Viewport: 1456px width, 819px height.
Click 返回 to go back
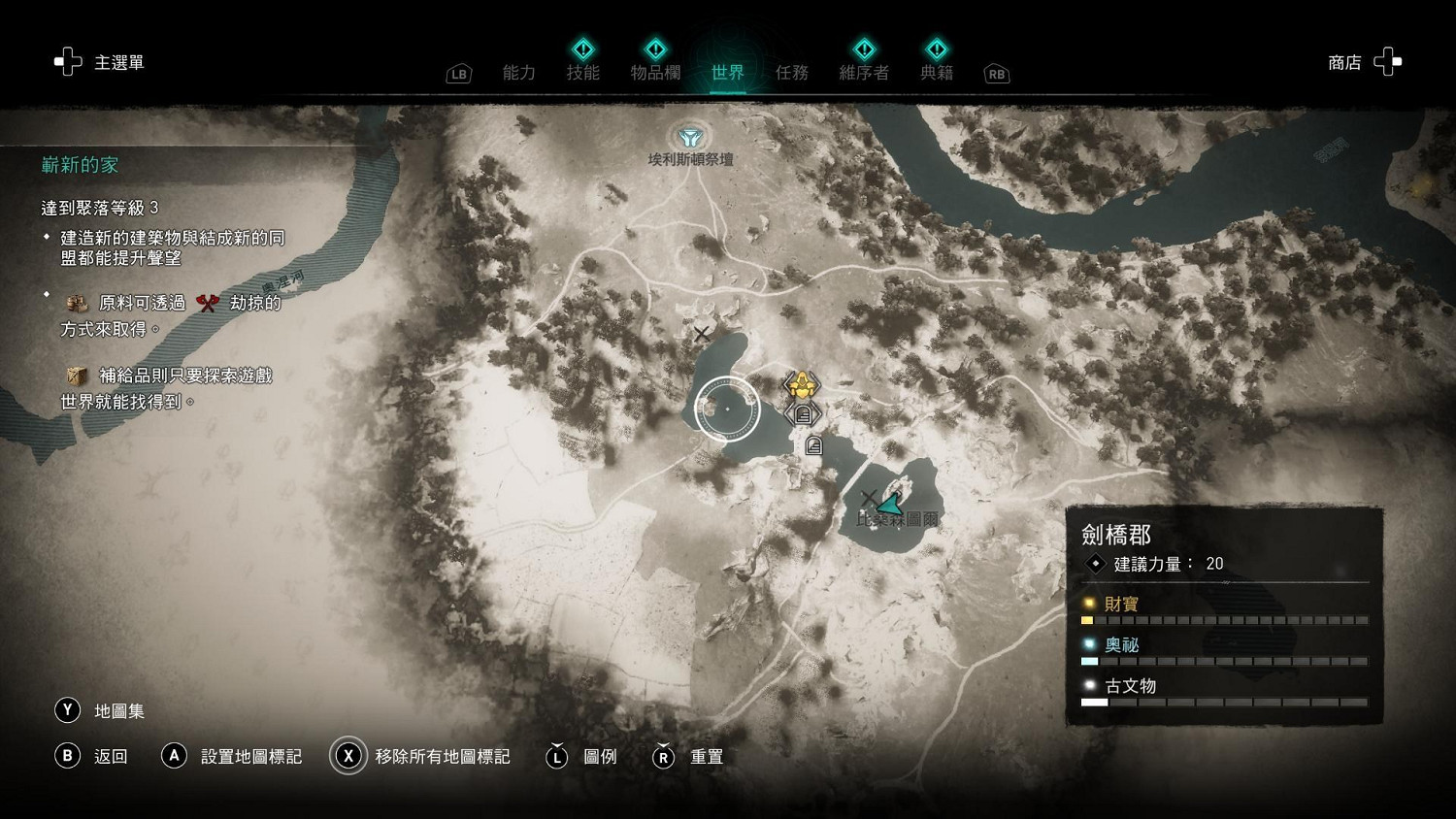[94, 756]
